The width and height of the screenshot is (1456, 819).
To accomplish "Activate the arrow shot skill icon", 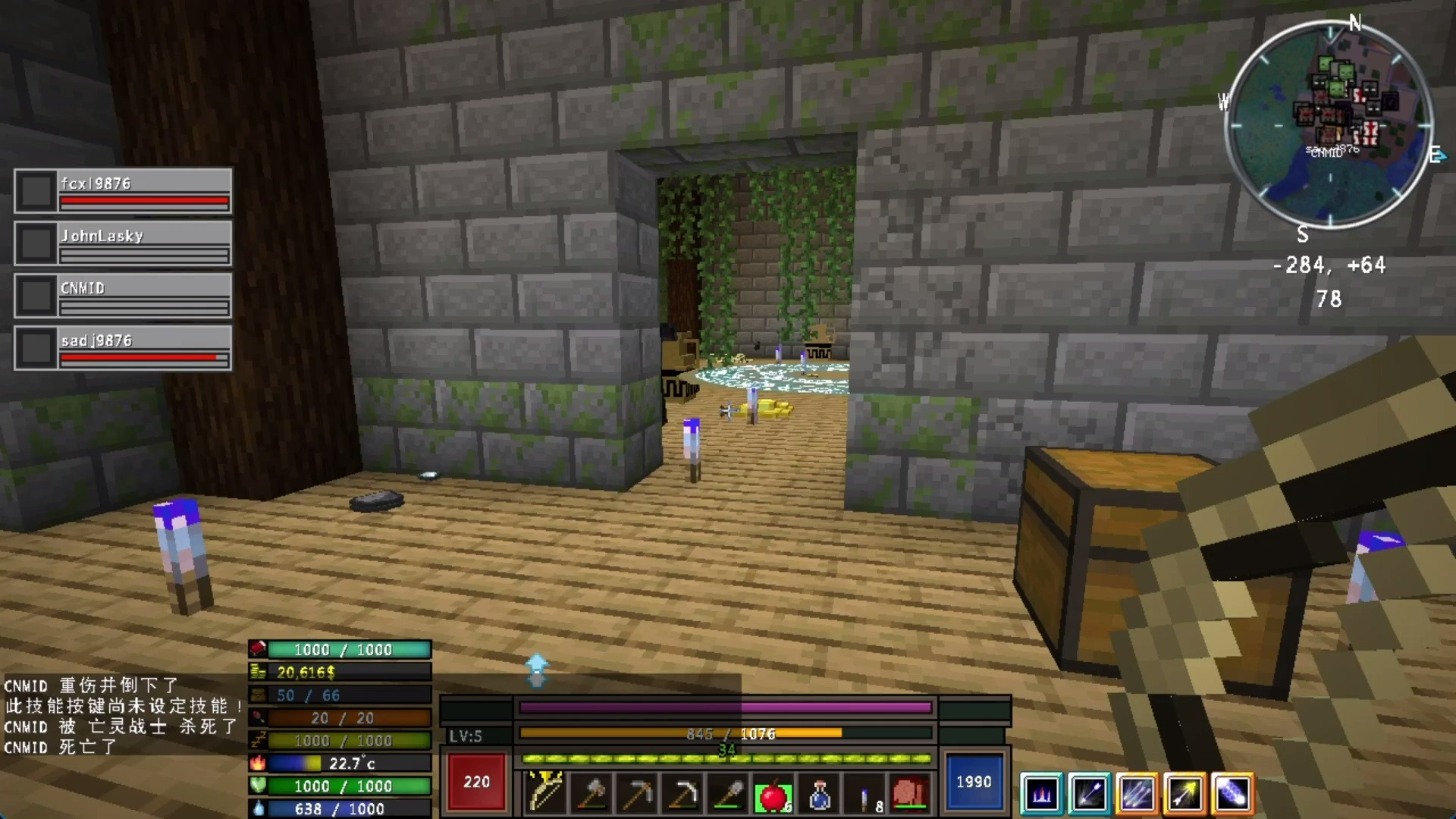I will pos(1088,794).
